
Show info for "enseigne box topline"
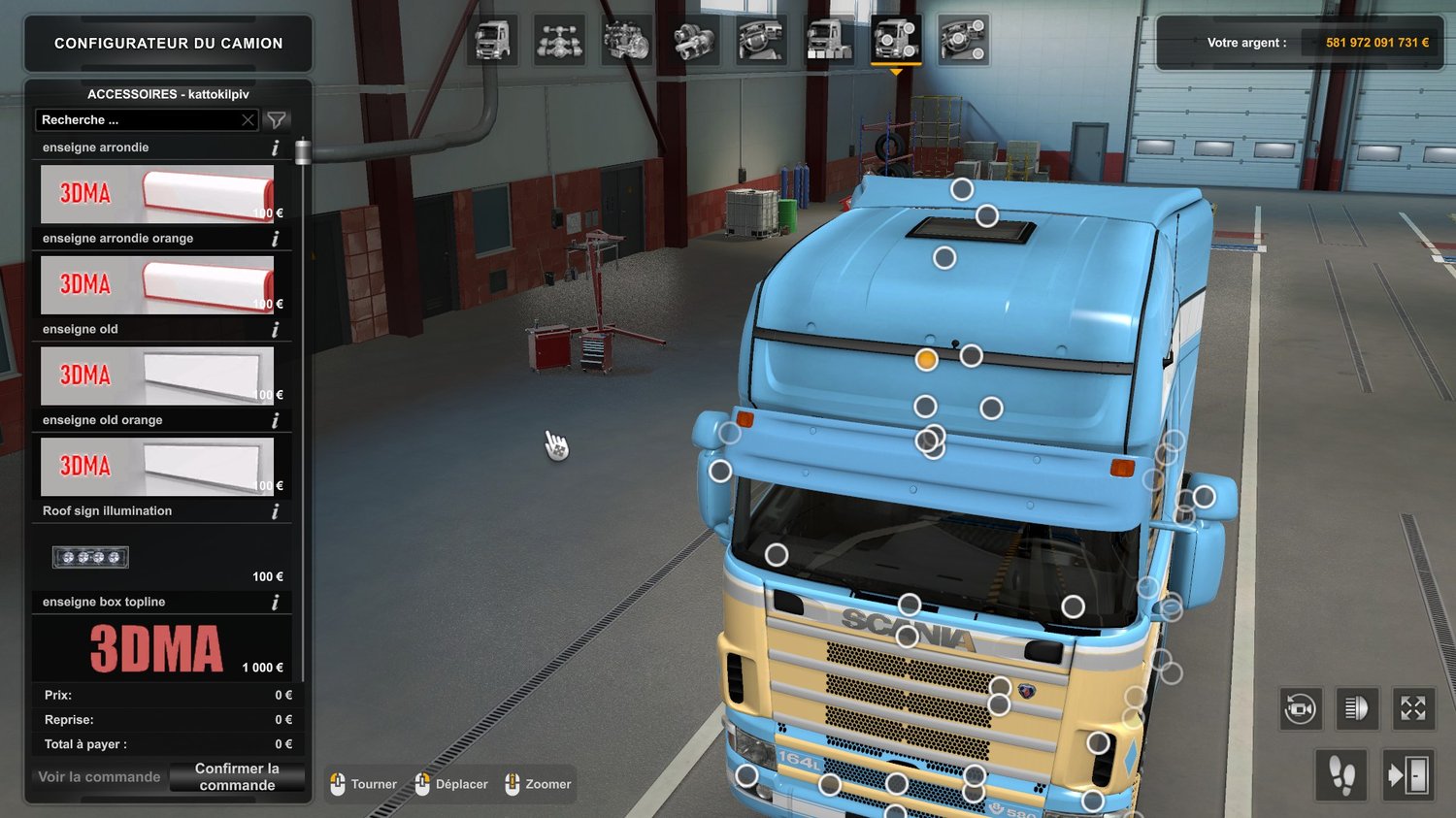coord(275,603)
